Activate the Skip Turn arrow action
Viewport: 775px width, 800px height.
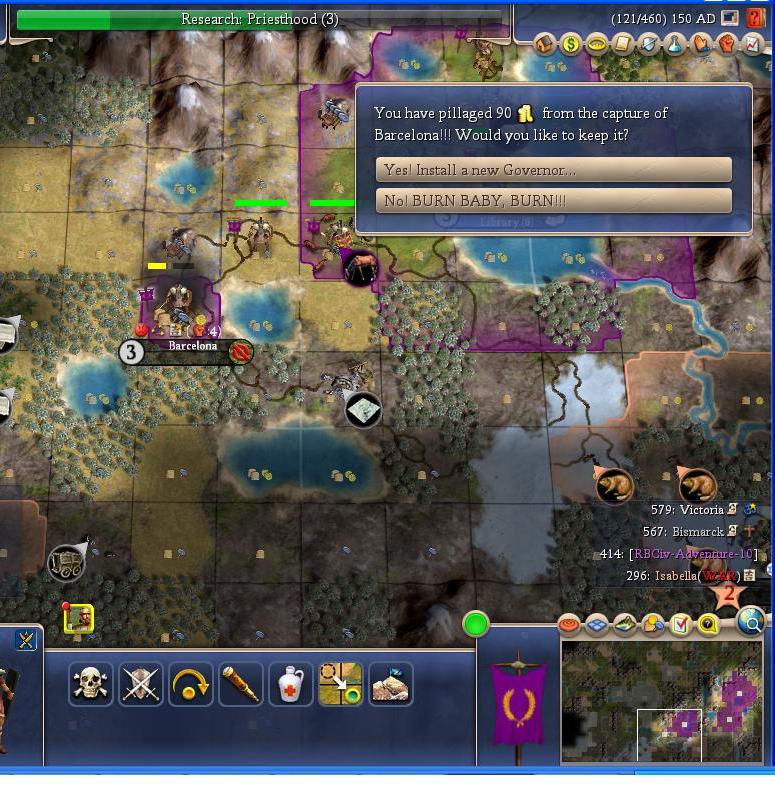pos(190,684)
